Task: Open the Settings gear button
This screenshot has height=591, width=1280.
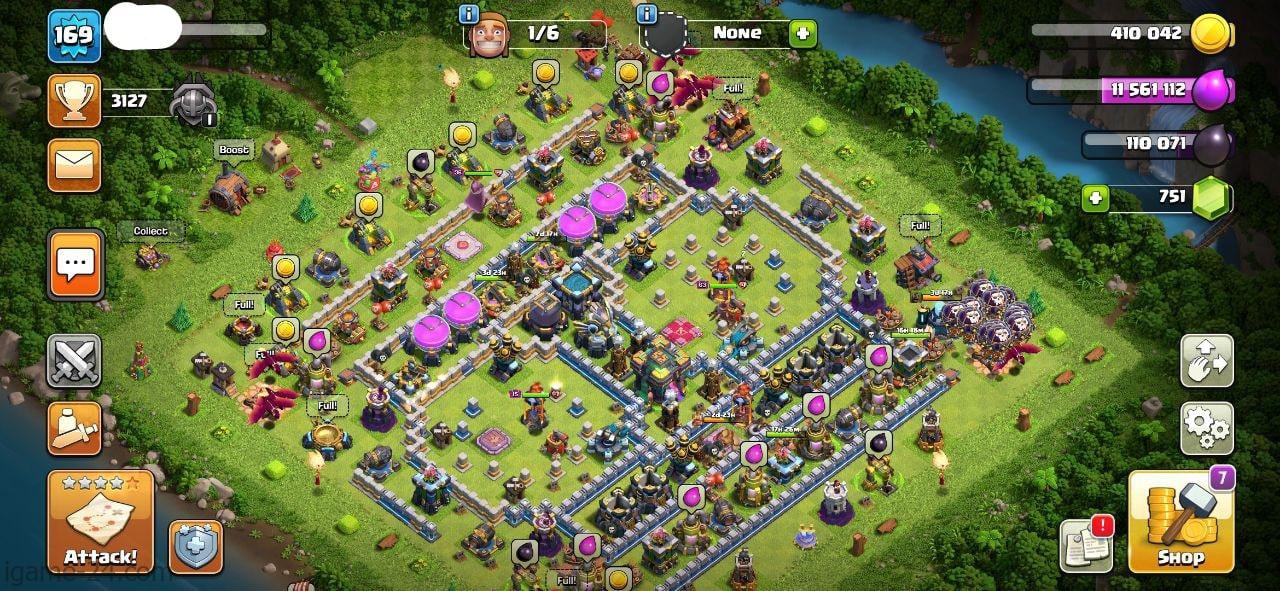Action: click(x=1206, y=428)
